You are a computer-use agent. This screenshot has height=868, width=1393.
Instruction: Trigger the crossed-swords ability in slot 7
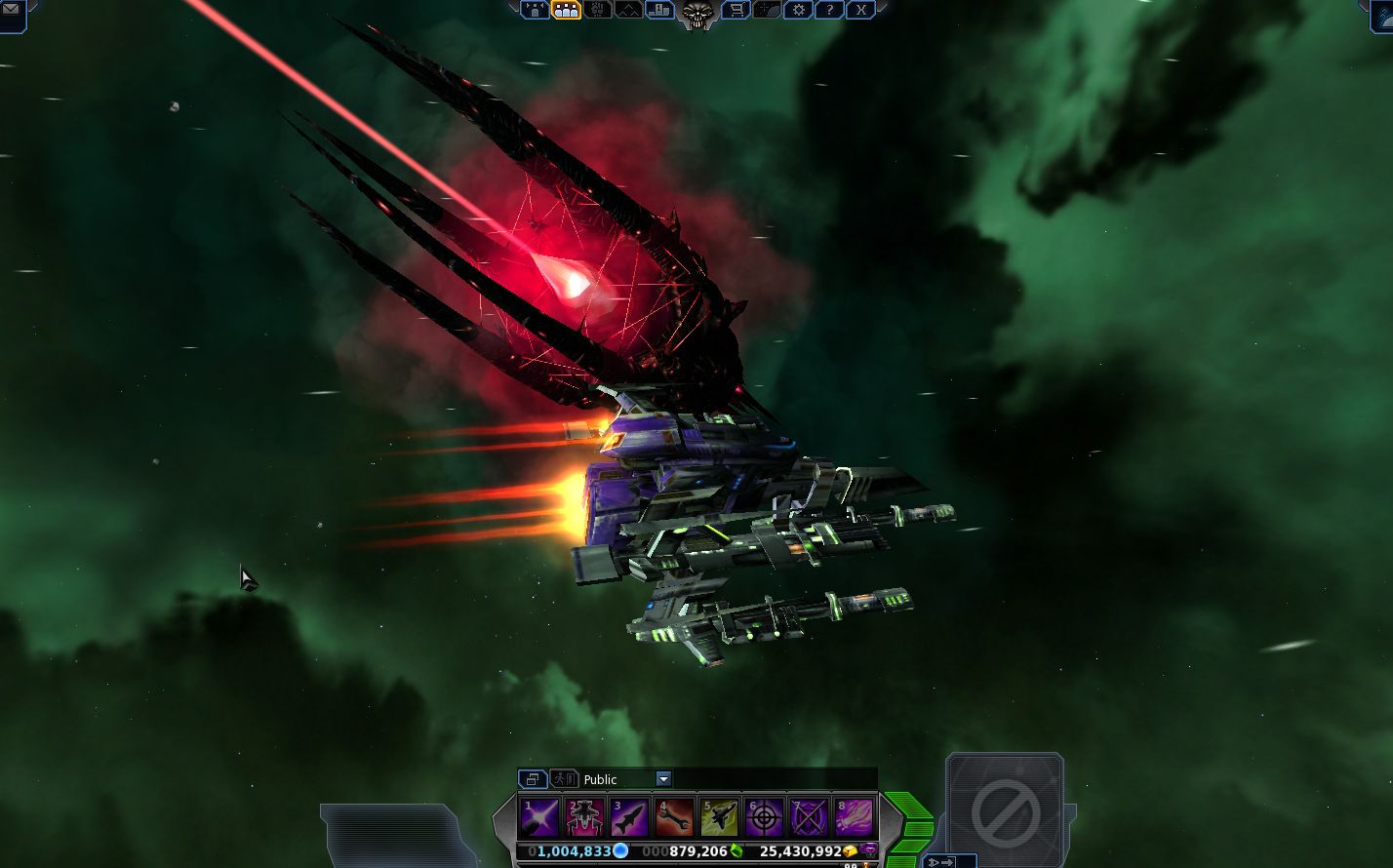tap(809, 817)
